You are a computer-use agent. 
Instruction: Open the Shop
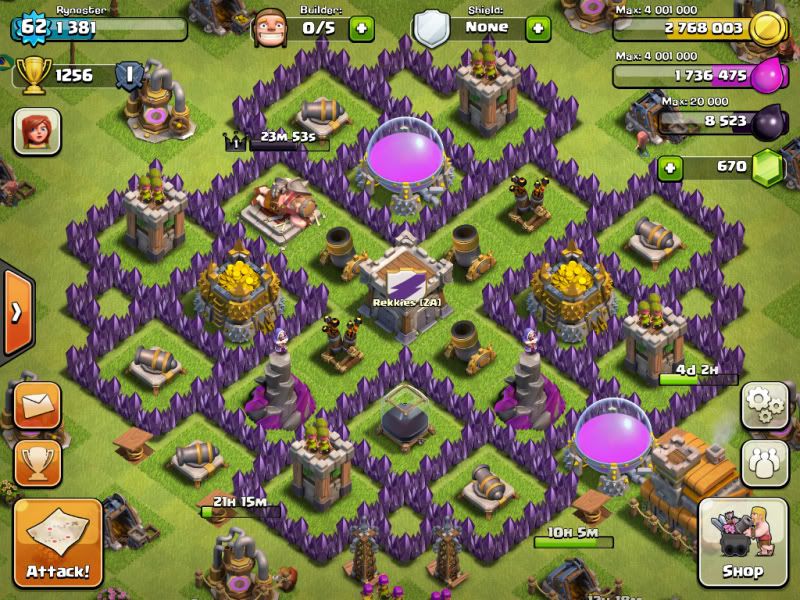tap(742, 541)
